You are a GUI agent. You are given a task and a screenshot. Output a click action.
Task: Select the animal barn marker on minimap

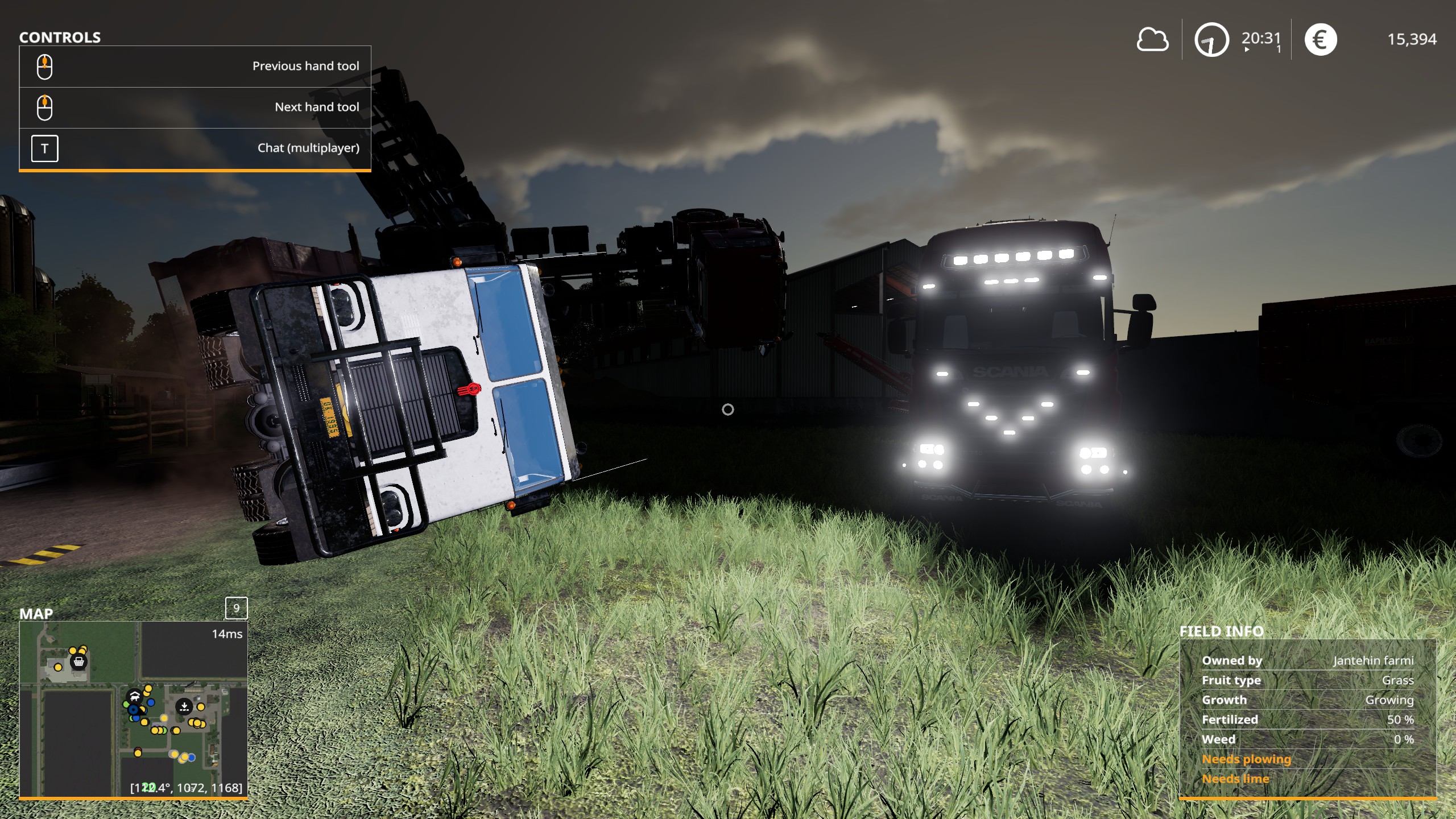coord(135,696)
